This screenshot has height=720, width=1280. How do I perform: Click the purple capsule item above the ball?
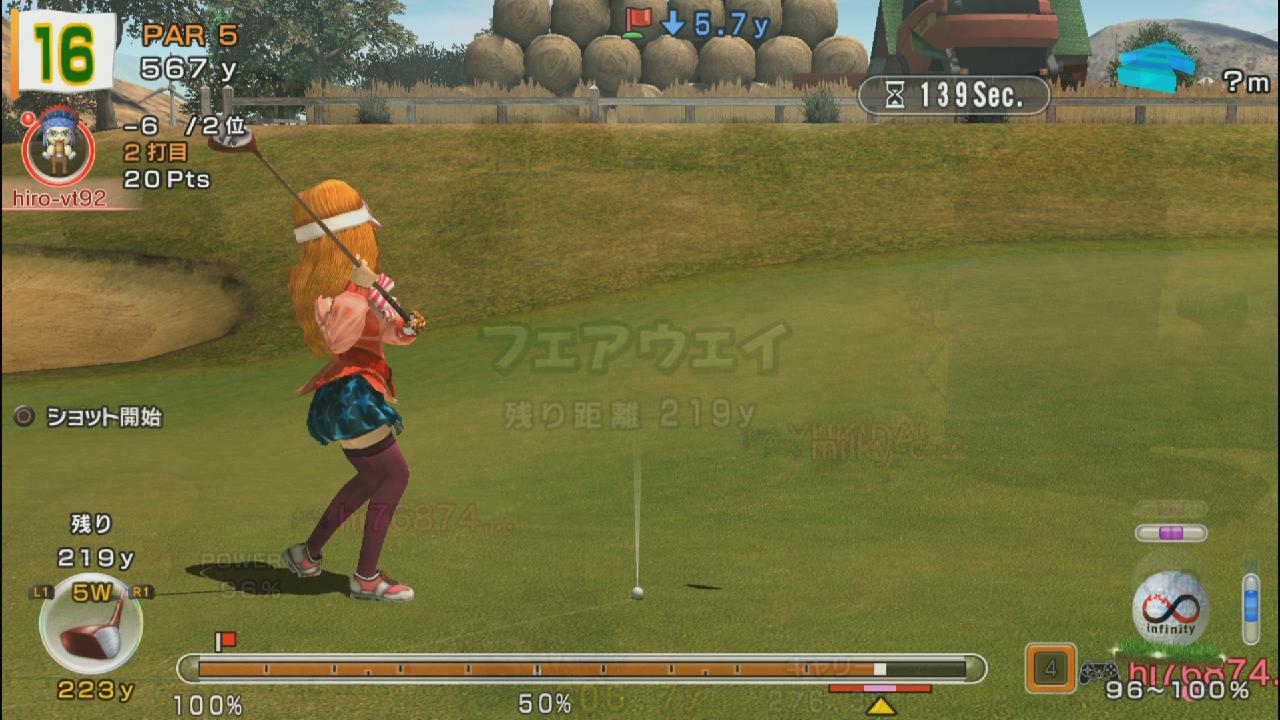[1171, 533]
